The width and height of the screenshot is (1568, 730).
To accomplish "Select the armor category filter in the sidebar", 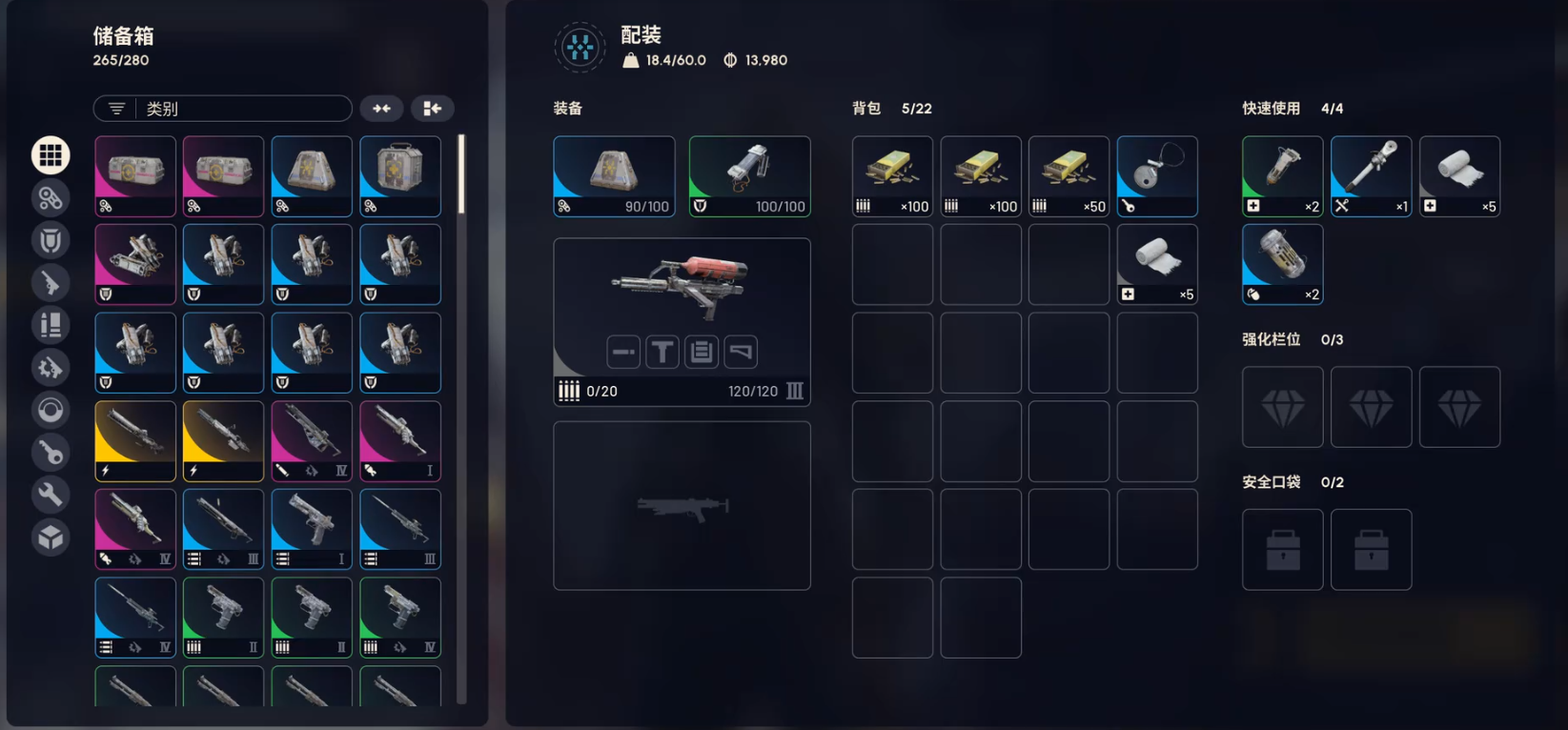I will tap(51, 240).
